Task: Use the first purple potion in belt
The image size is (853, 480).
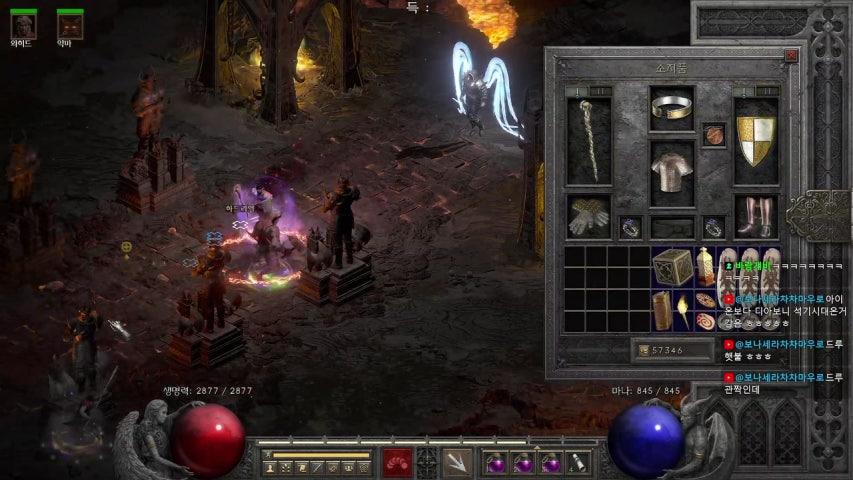Action: 496,463
